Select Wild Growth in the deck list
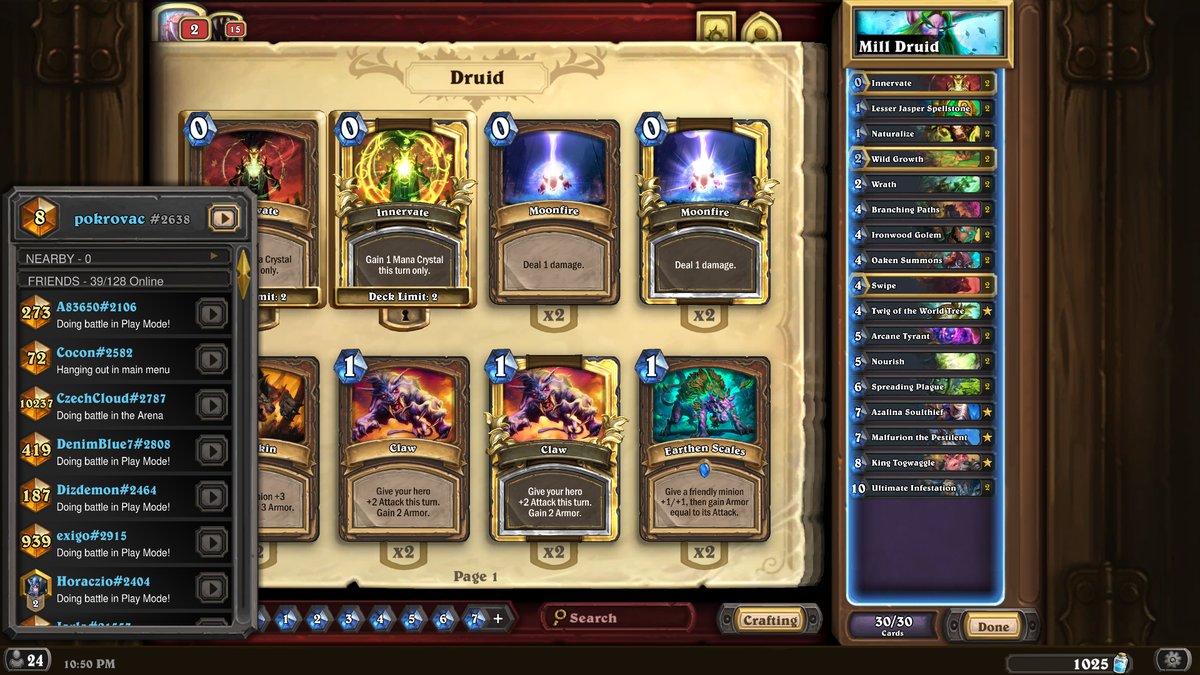 coord(922,159)
